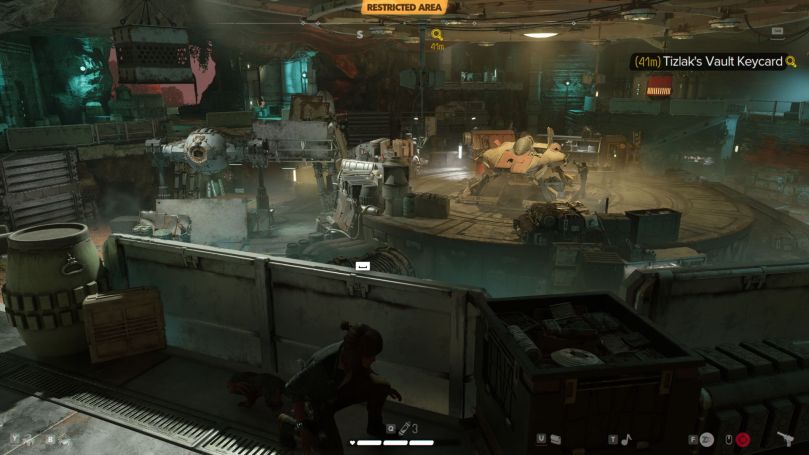Click the RESTRICTED AREA status banner

(404, 7)
